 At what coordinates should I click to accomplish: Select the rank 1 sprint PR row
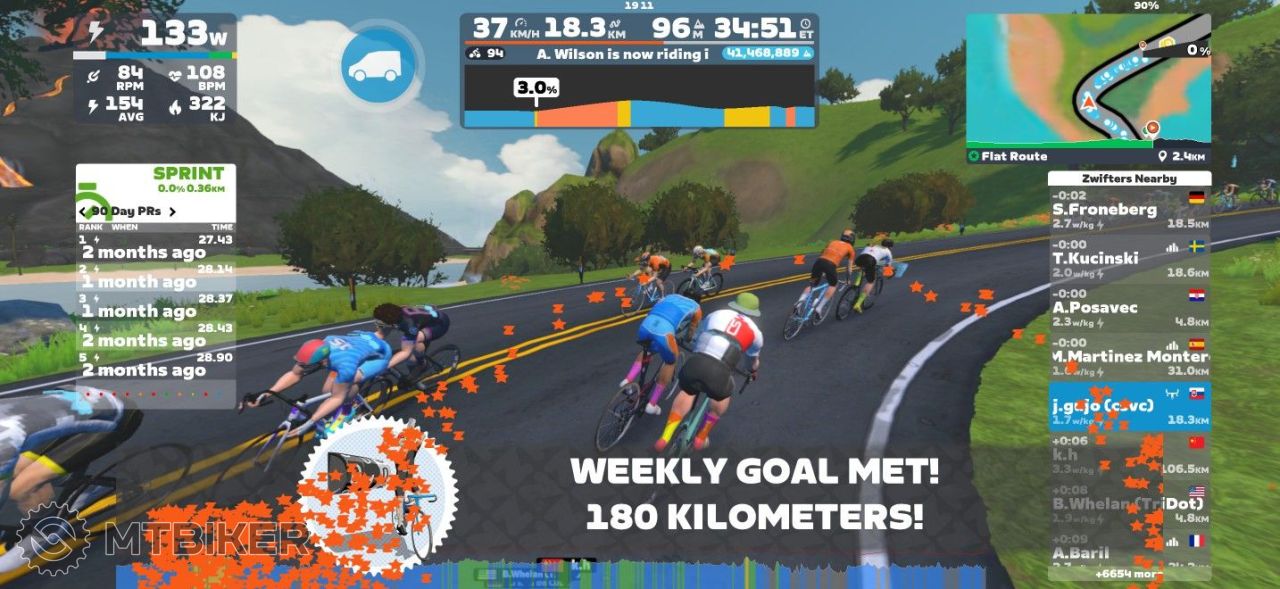[156, 247]
